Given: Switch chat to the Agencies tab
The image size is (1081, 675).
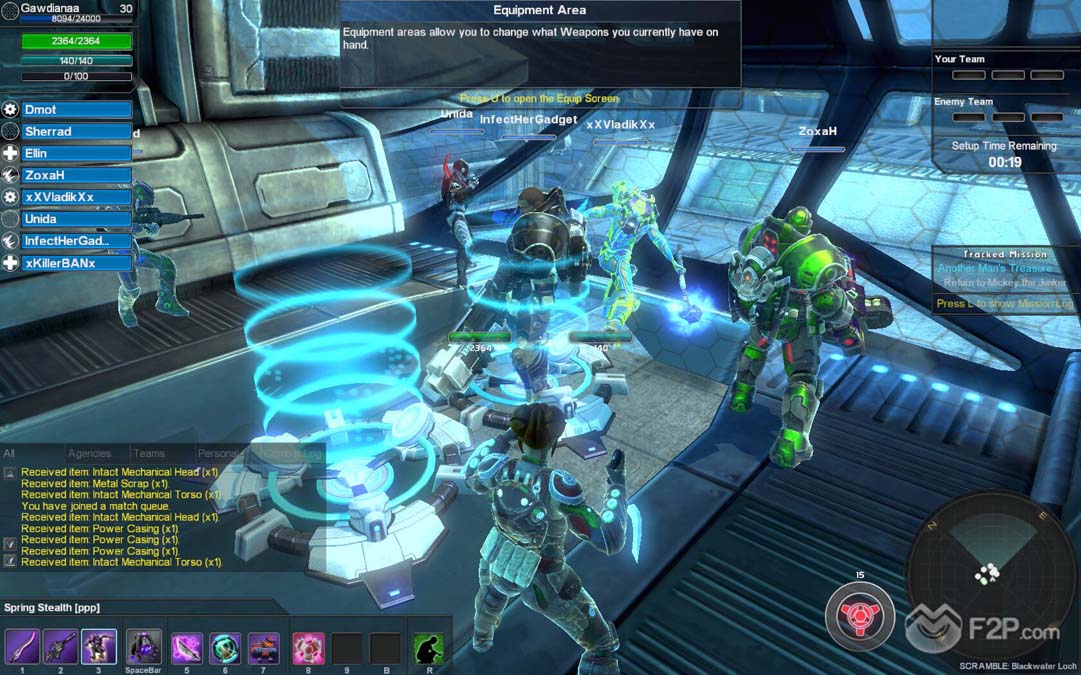Looking at the screenshot, I should (x=89, y=454).
